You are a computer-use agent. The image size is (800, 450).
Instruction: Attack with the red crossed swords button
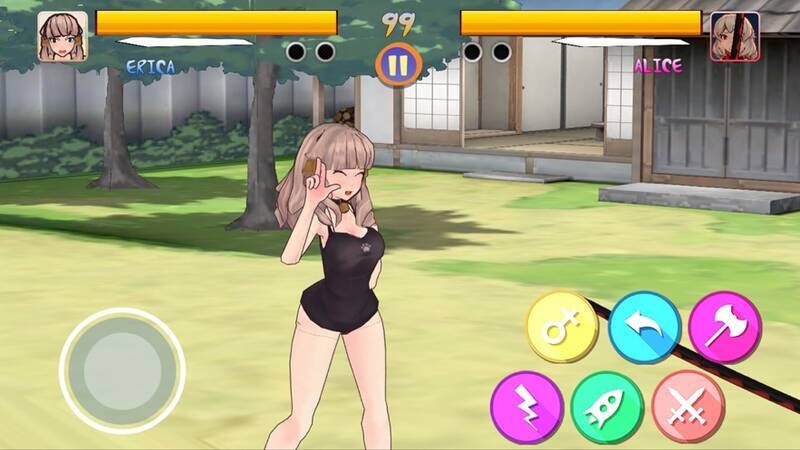tap(687, 406)
